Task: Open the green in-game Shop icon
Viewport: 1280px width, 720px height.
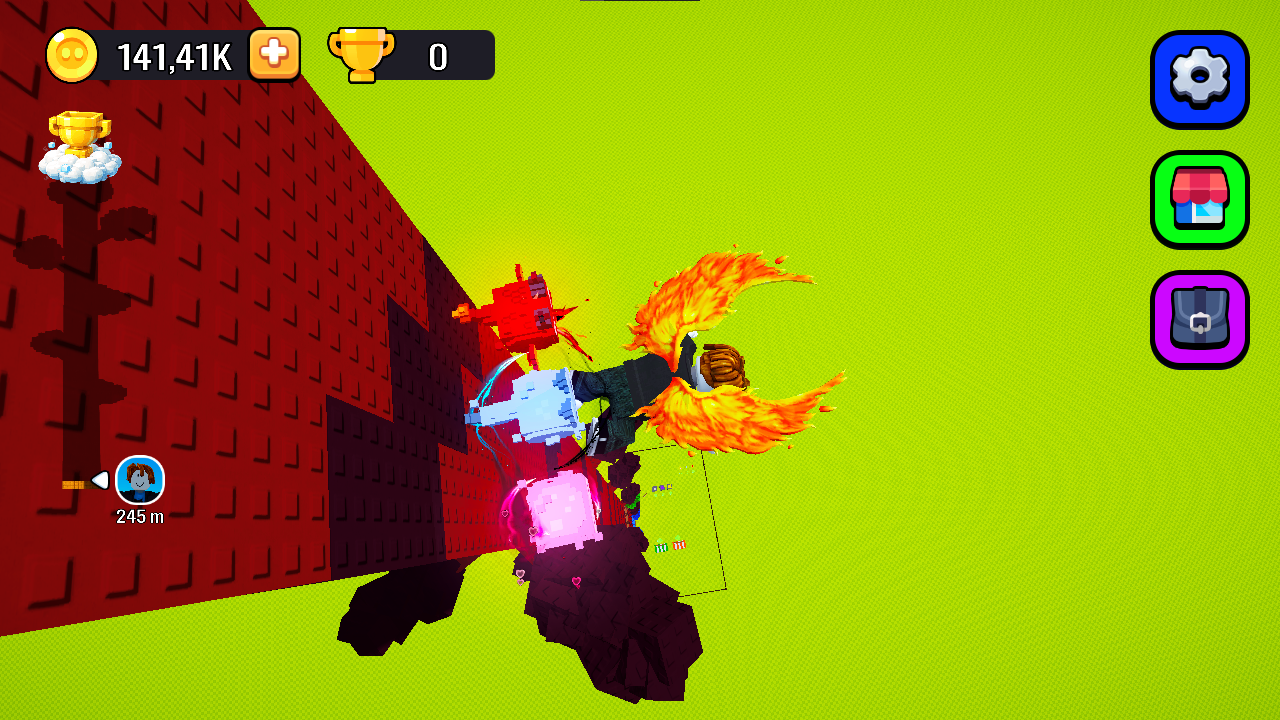Action: (1200, 200)
